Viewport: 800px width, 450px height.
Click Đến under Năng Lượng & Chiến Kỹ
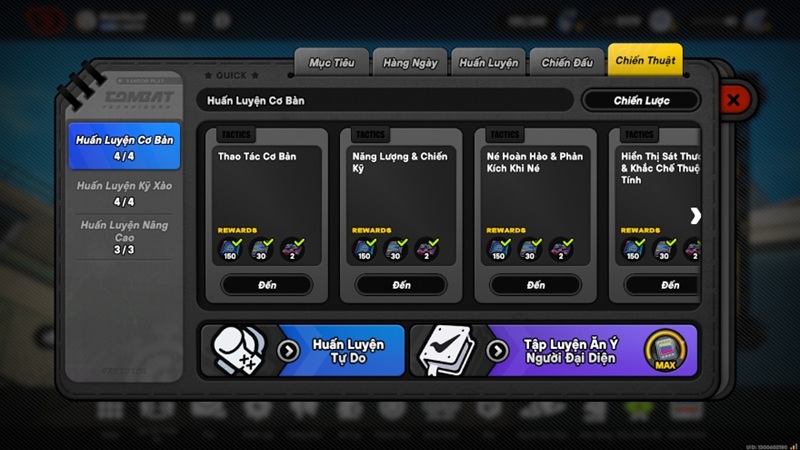pyautogui.click(x=401, y=285)
